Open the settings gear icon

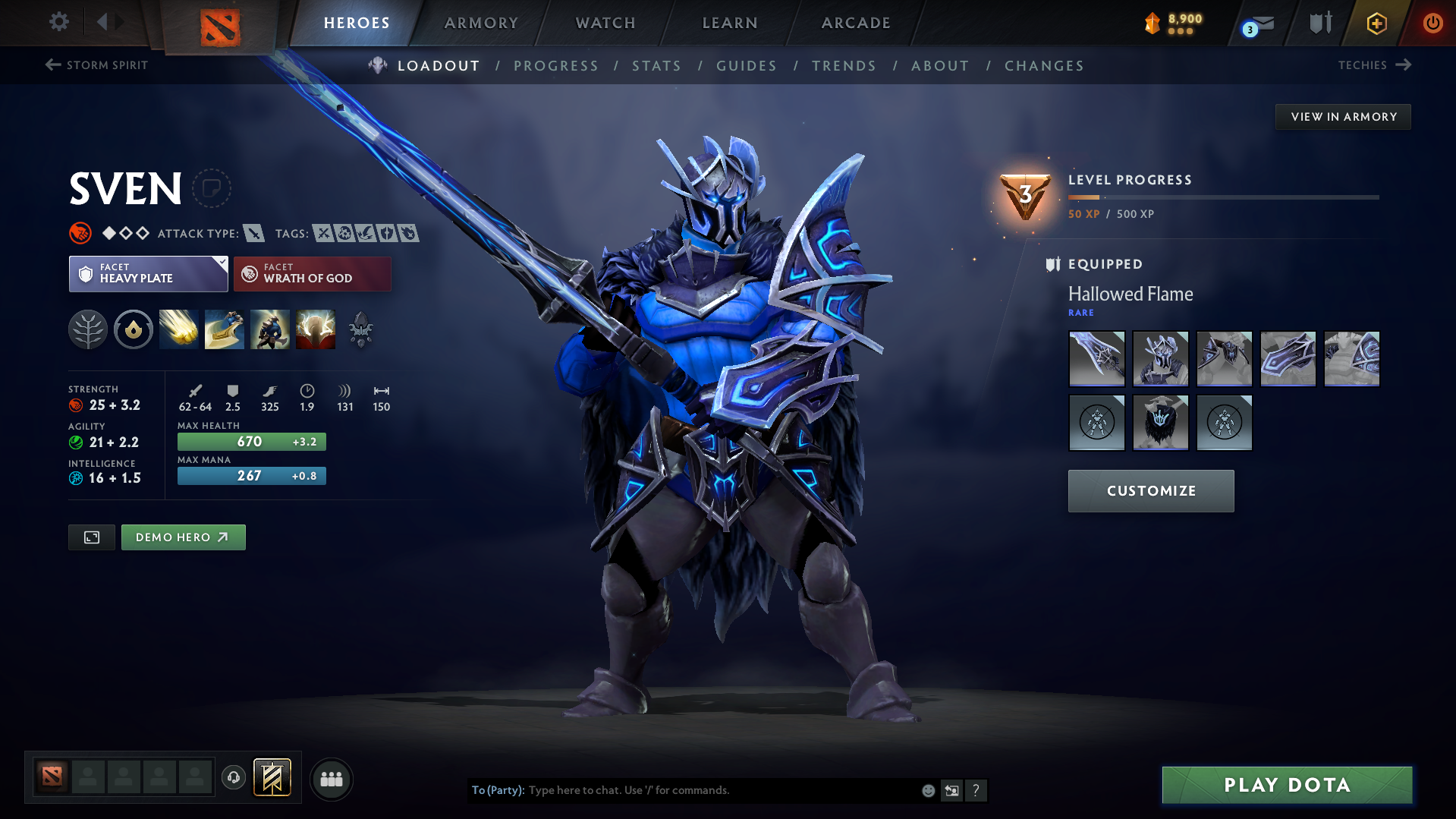pos(58,23)
